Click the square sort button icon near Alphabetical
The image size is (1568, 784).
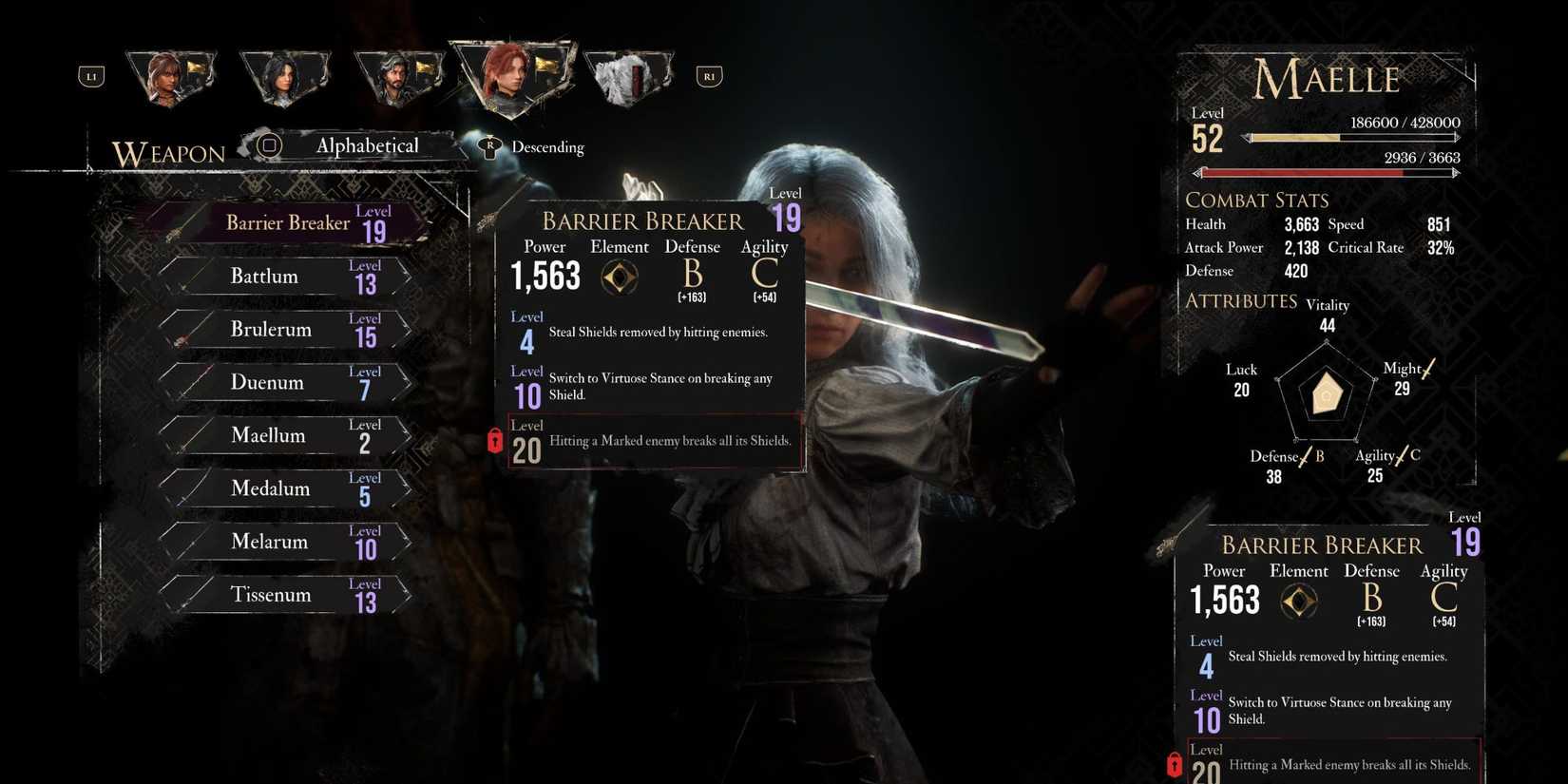pos(270,145)
